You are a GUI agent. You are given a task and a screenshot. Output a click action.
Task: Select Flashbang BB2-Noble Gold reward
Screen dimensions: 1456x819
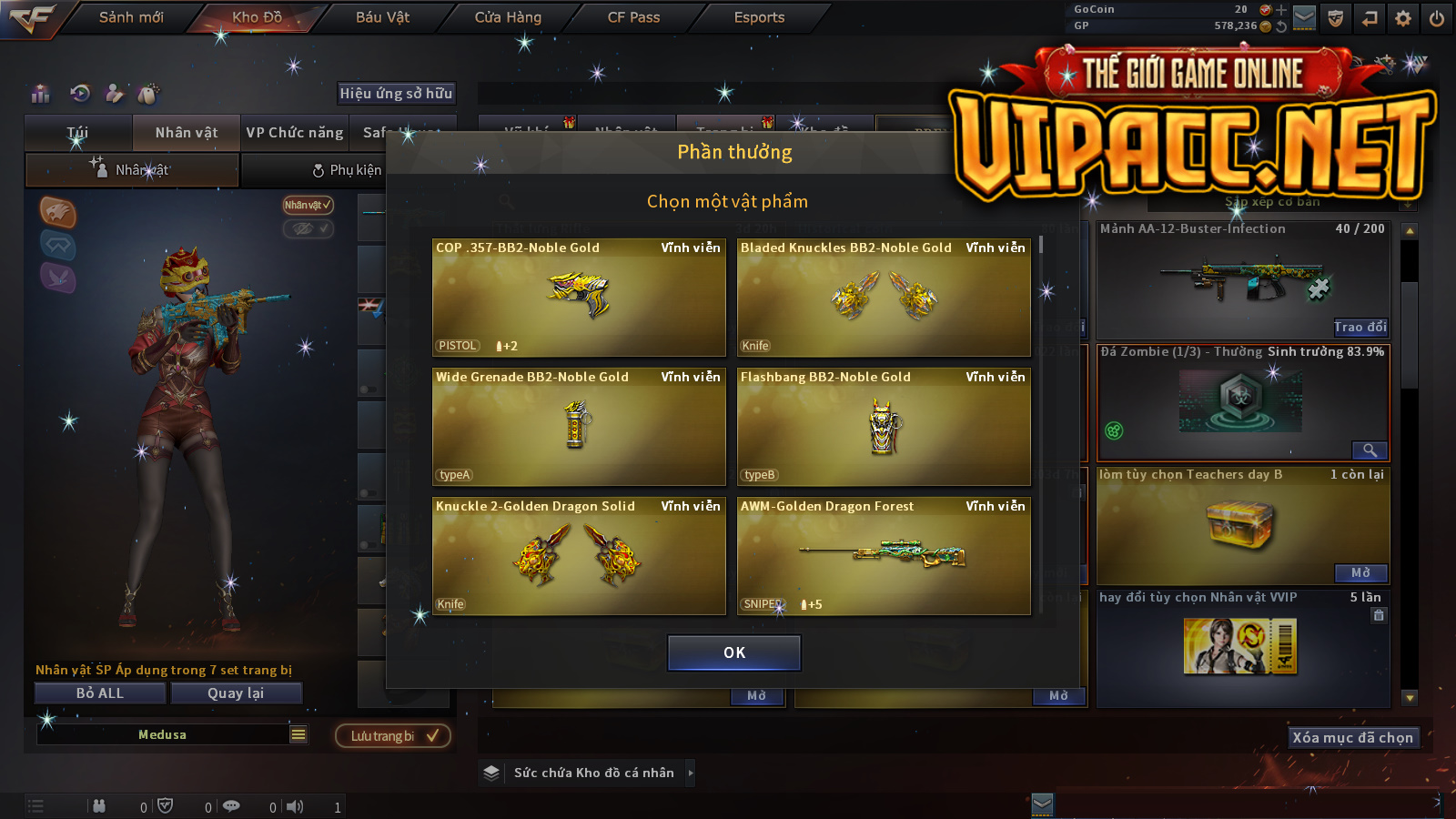point(884,427)
